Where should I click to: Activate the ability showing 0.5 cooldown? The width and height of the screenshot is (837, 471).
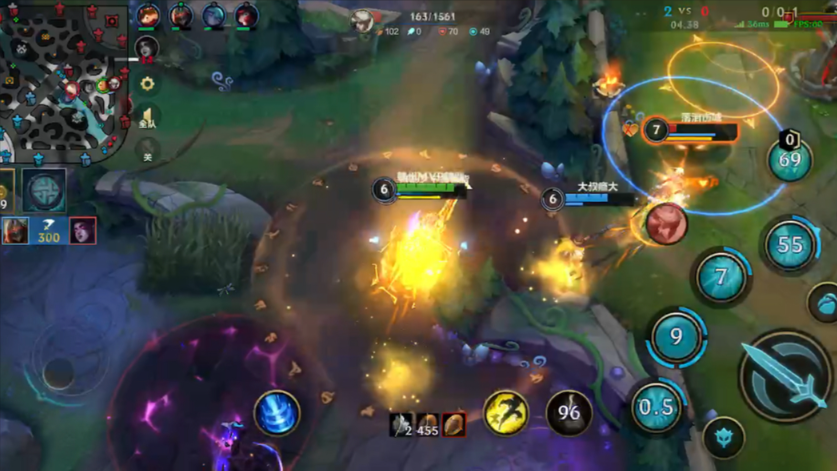point(656,408)
